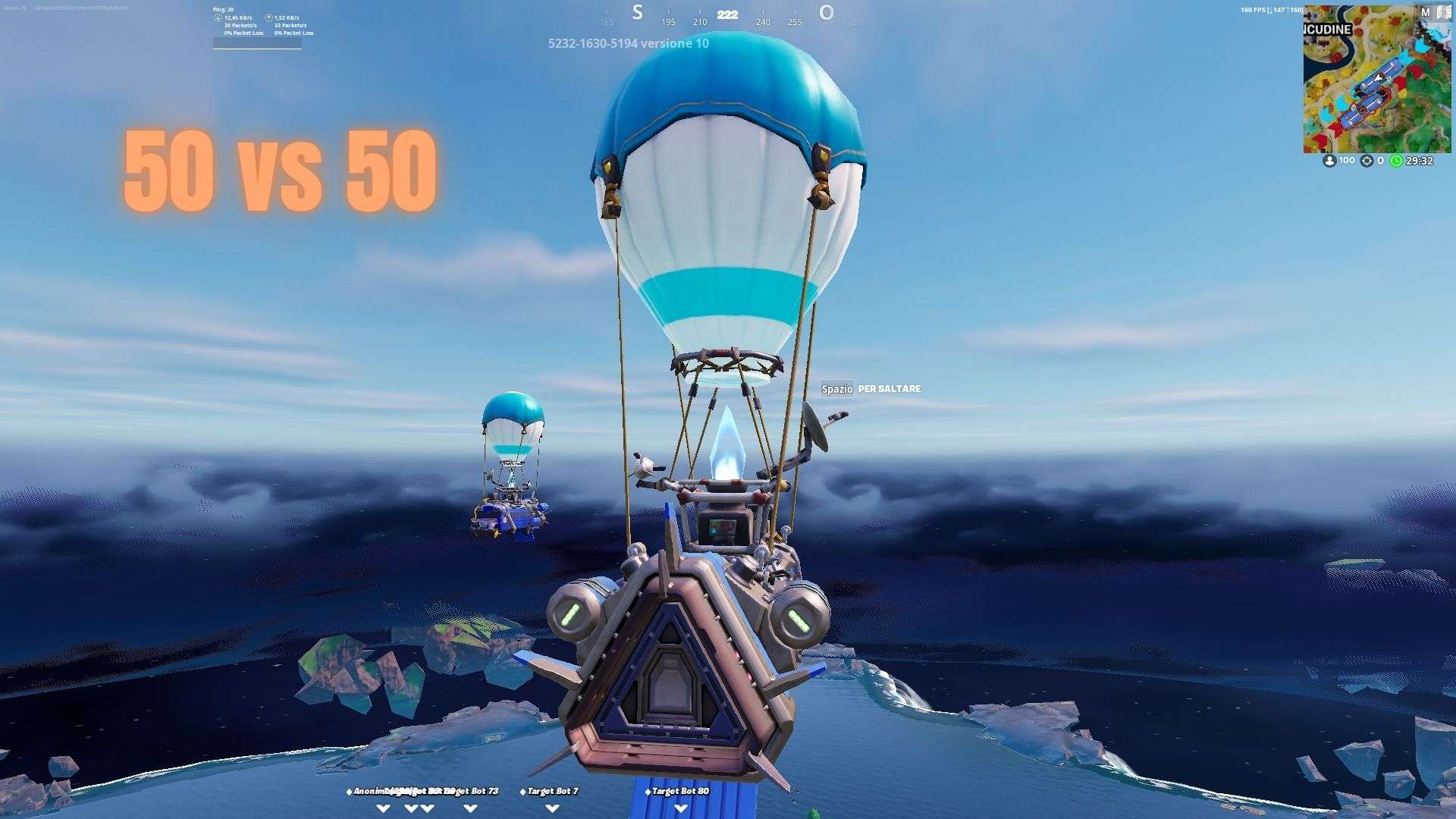This screenshot has height=819, width=1456.
Task: Click the green storm timer clock icon
Action: pos(1395,160)
